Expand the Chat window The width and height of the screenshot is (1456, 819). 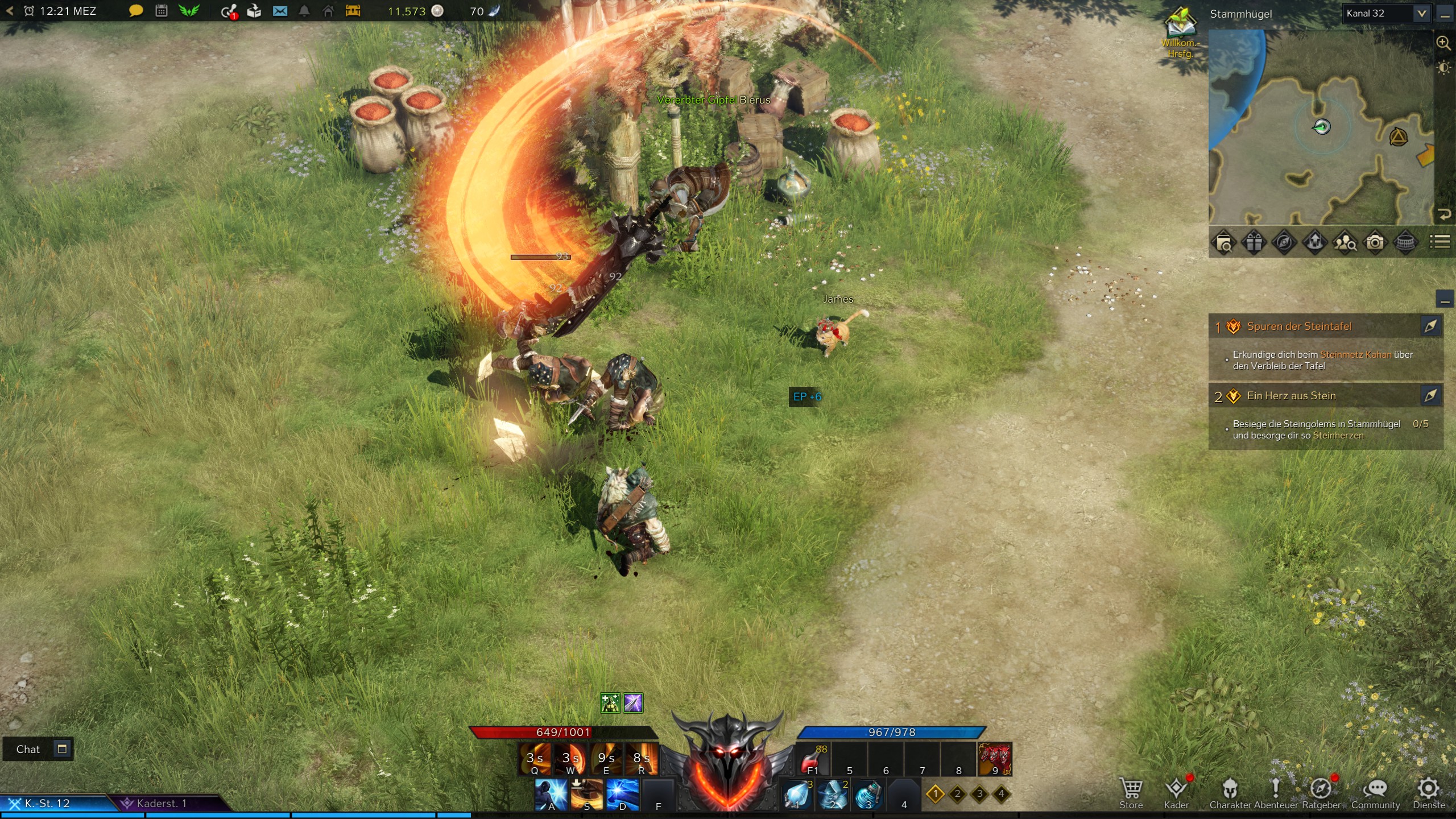[x=62, y=748]
